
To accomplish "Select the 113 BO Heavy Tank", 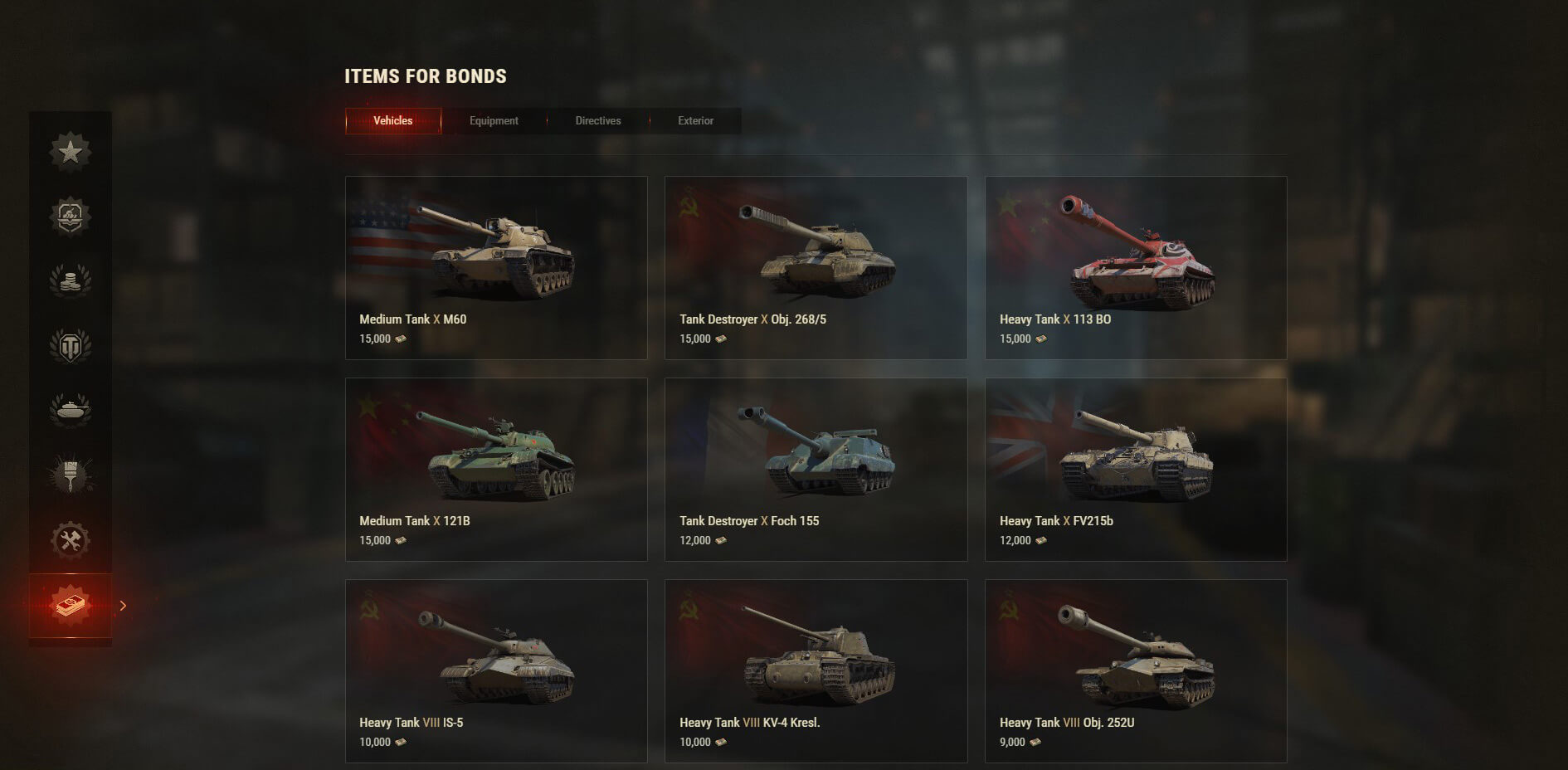I will point(1135,267).
